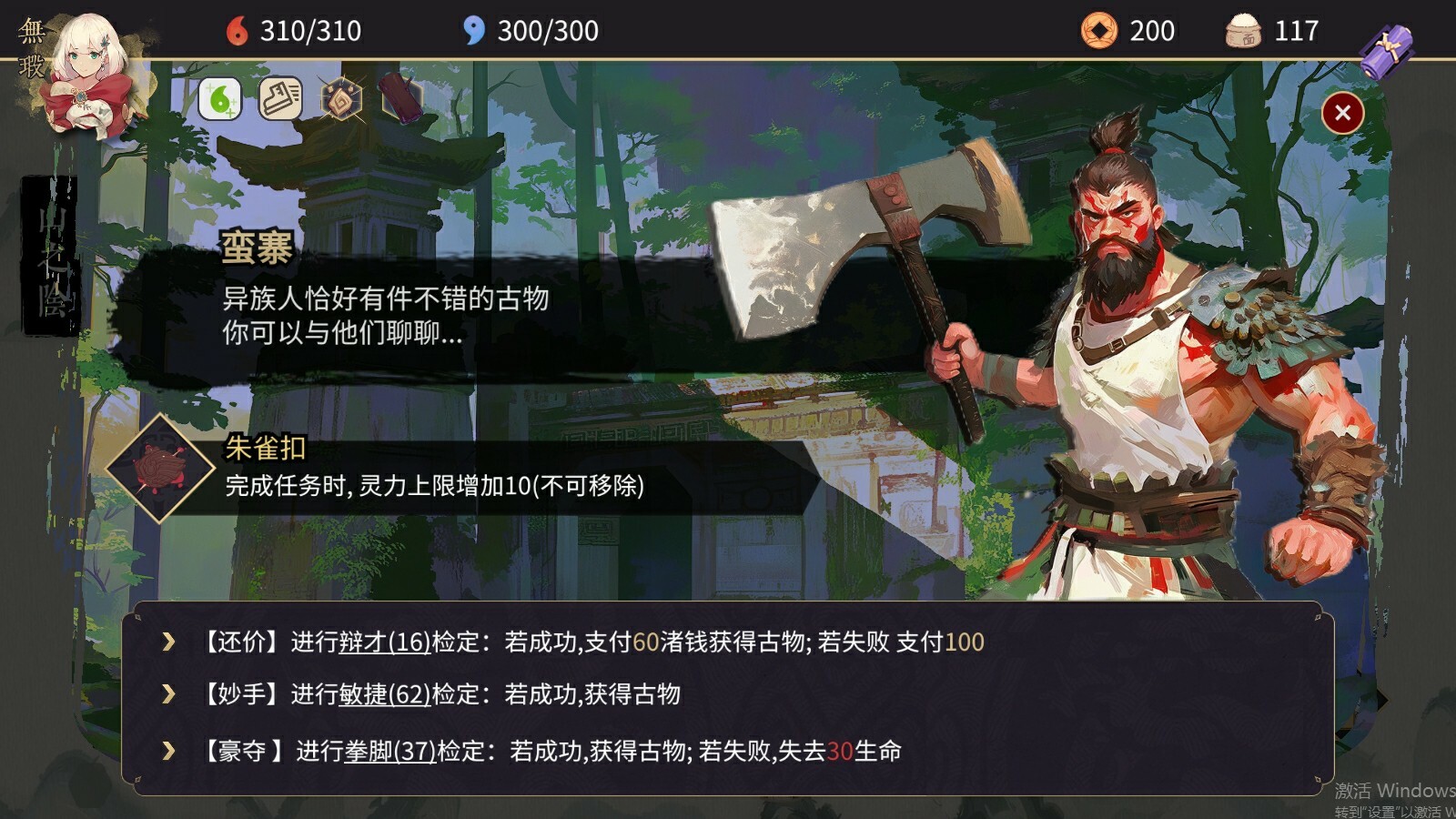Image resolution: width=1456 pixels, height=819 pixels.
Task: Click the blue spirit droplet icon
Action: point(471,30)
